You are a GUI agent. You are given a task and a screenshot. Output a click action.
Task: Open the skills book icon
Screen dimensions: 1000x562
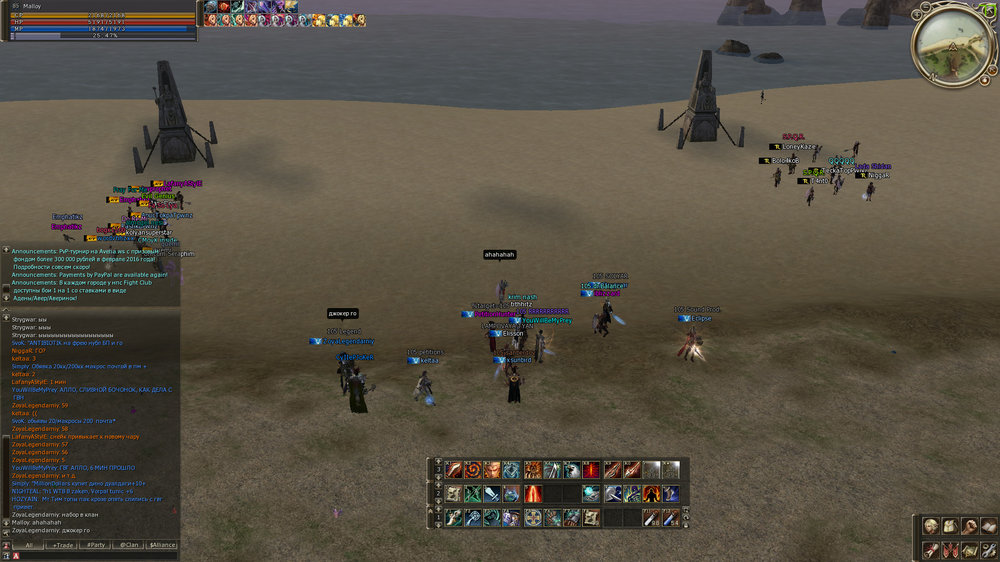pos(988,527)
